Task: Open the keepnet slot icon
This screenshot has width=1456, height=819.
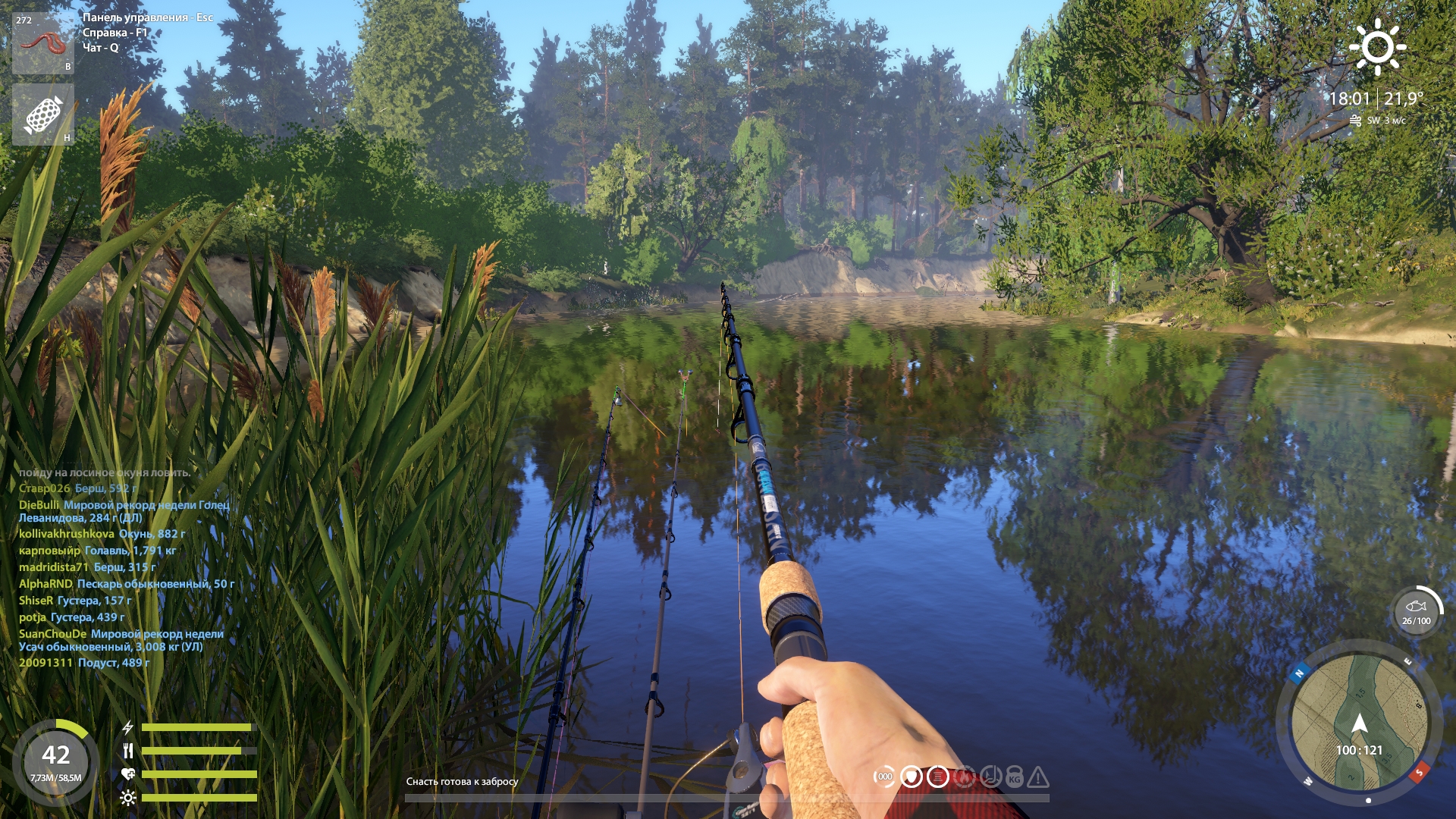Action: point(42,115)
